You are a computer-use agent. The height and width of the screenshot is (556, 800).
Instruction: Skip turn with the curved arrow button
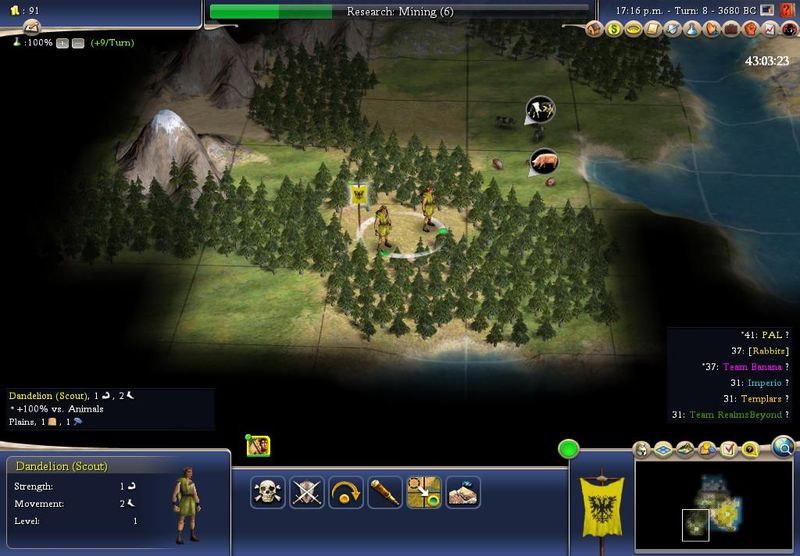pyautogui.click(x=345, y=492)
